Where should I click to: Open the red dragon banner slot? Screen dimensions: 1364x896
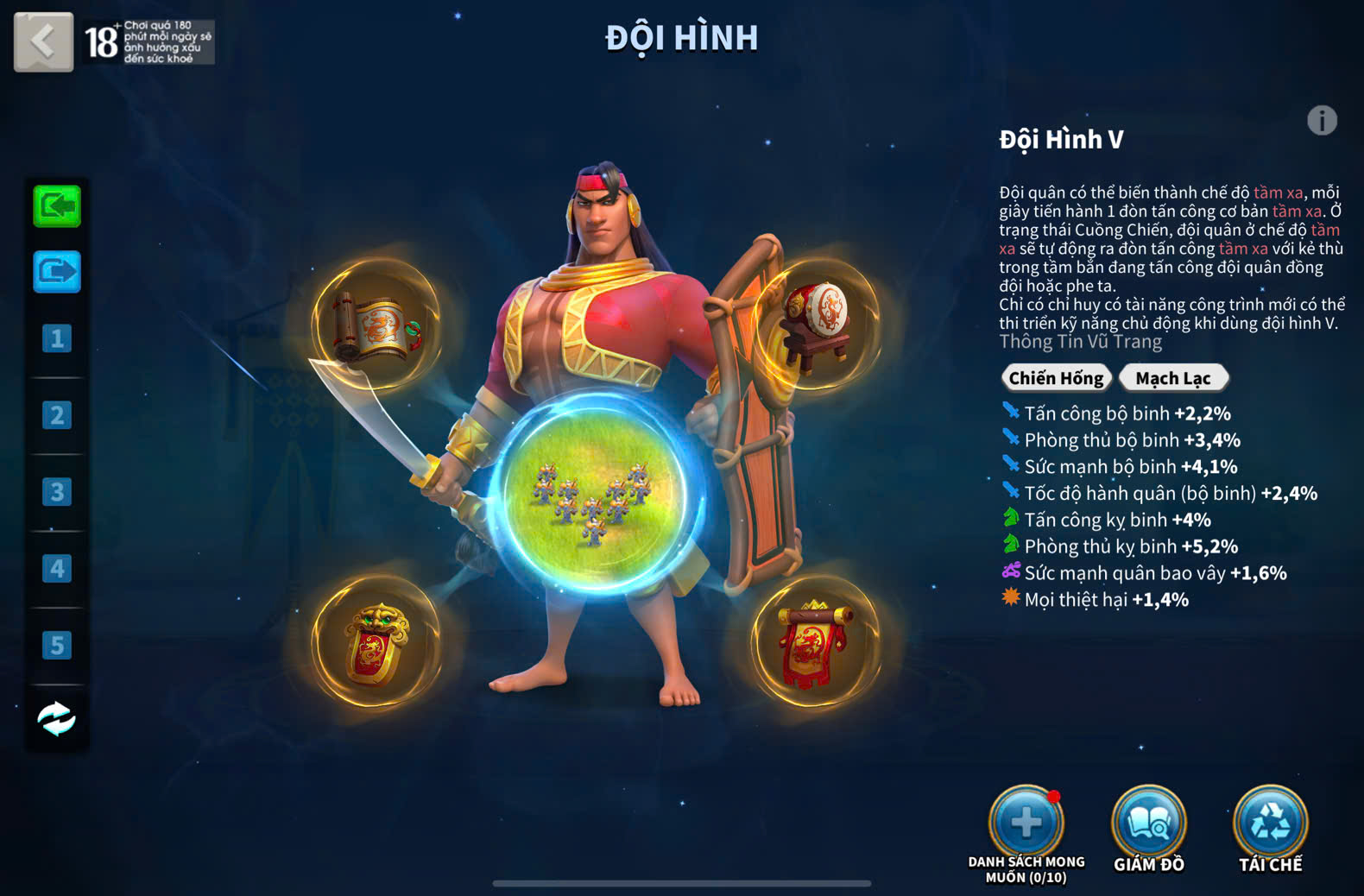pyautogui.click(x=815, y=643)
